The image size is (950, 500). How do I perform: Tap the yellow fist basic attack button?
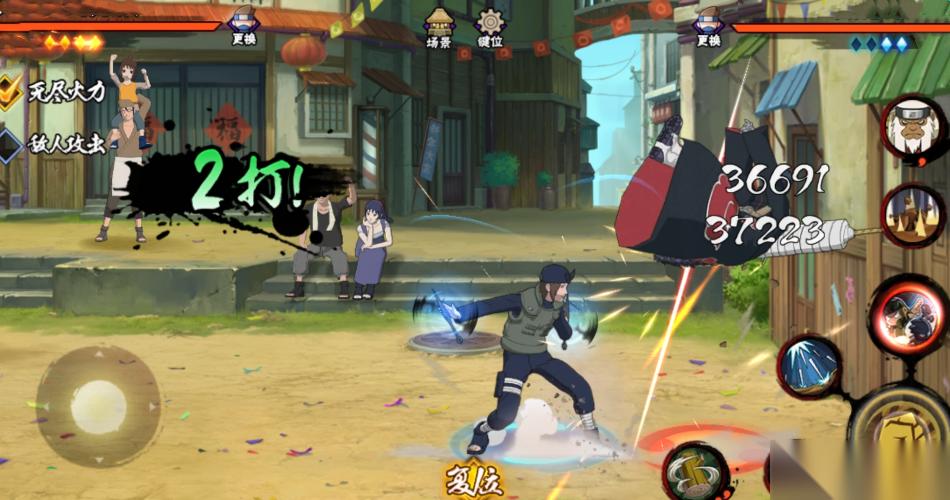(905, 432)
